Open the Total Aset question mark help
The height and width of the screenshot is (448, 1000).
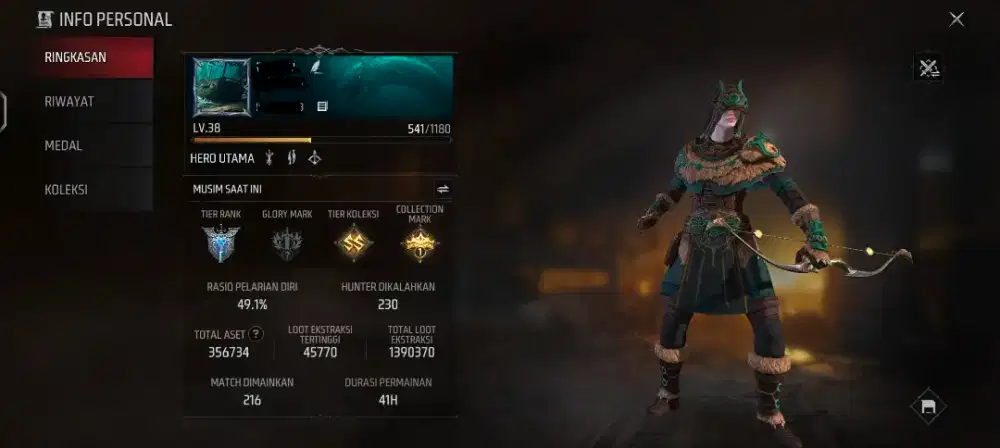256,334
